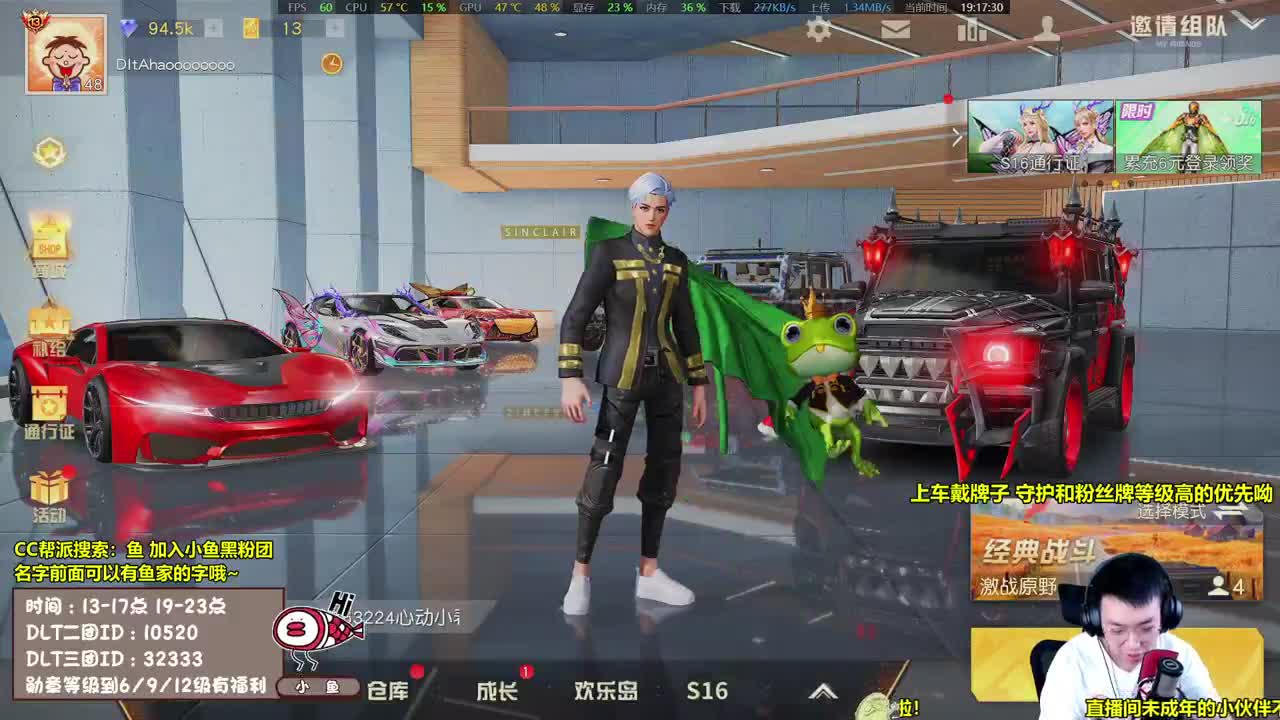Click the 小鱼 fish mascot icon

[318, 686]
